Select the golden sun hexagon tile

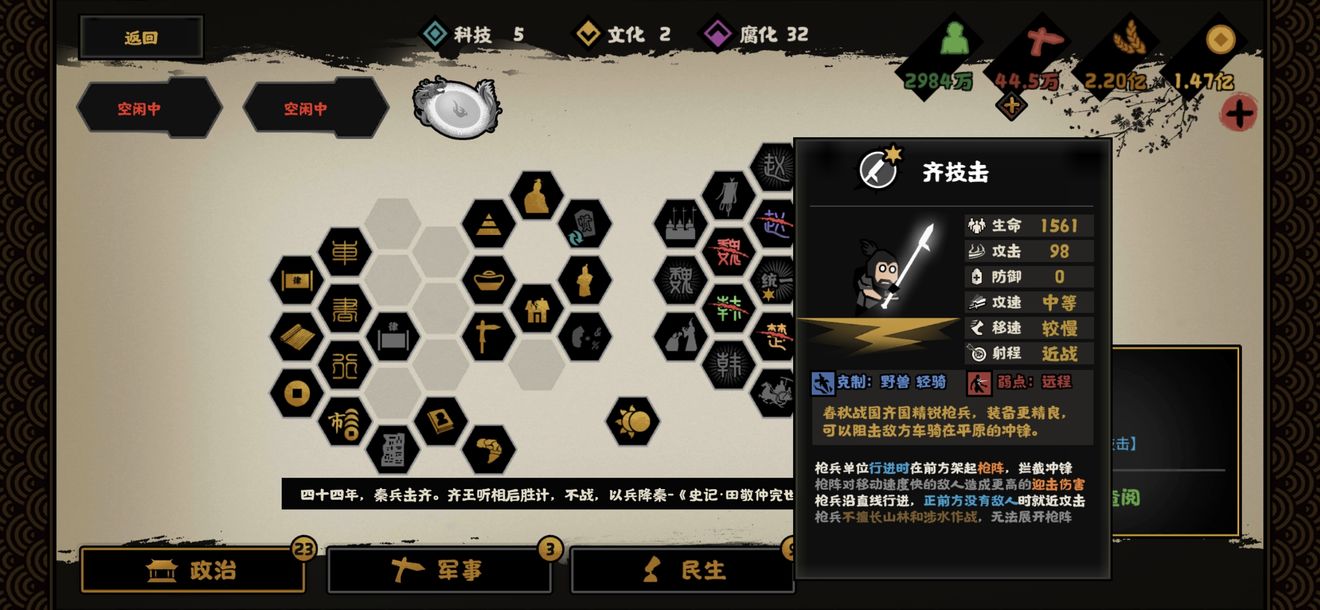(633, 422)
